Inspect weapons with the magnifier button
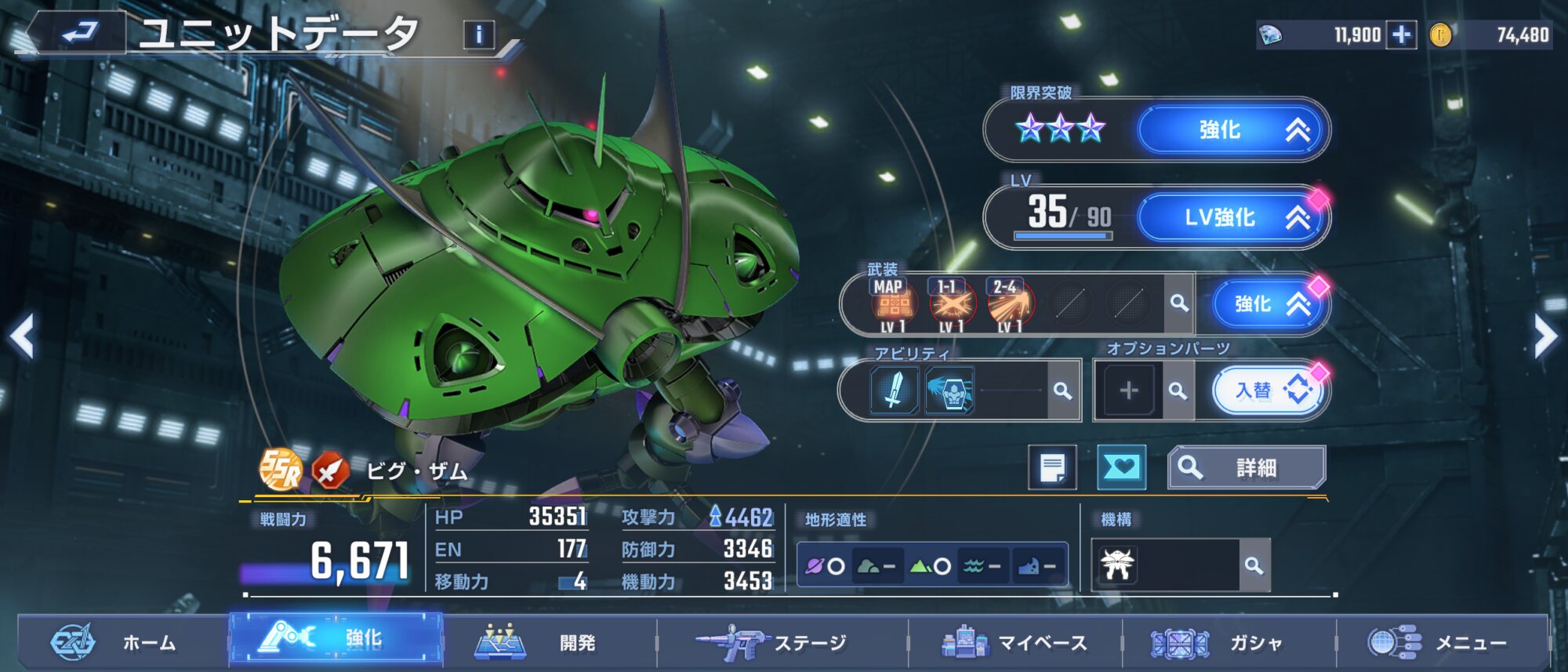 [x=1178, y=303]
